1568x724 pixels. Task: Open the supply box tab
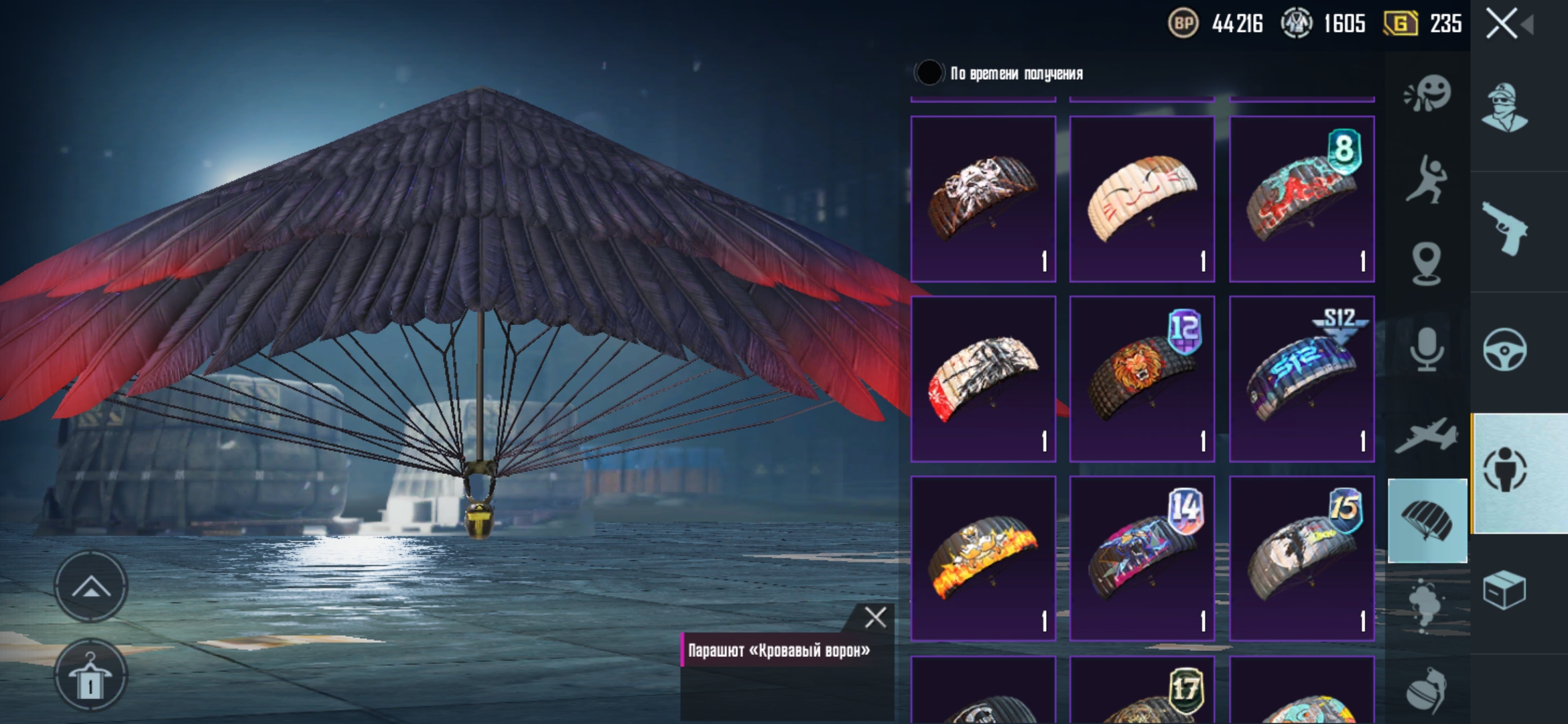1504,590
